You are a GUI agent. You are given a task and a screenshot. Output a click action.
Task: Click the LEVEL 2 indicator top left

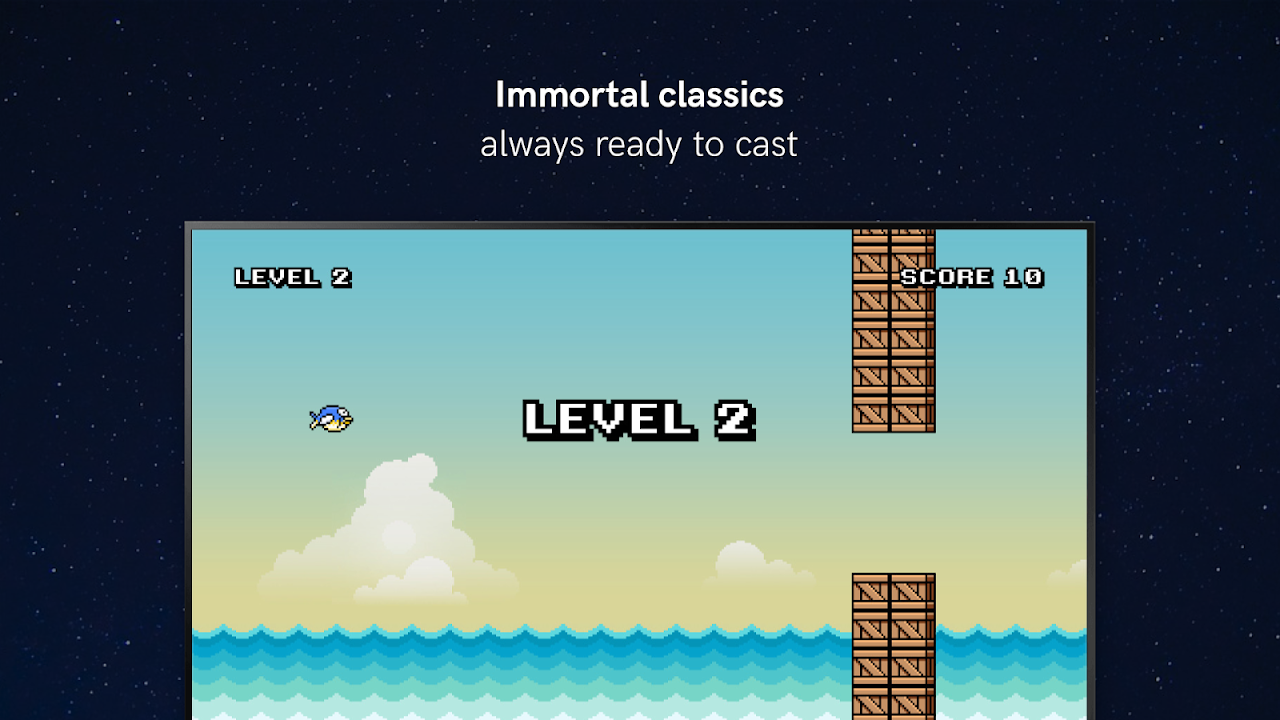point(292,277)
